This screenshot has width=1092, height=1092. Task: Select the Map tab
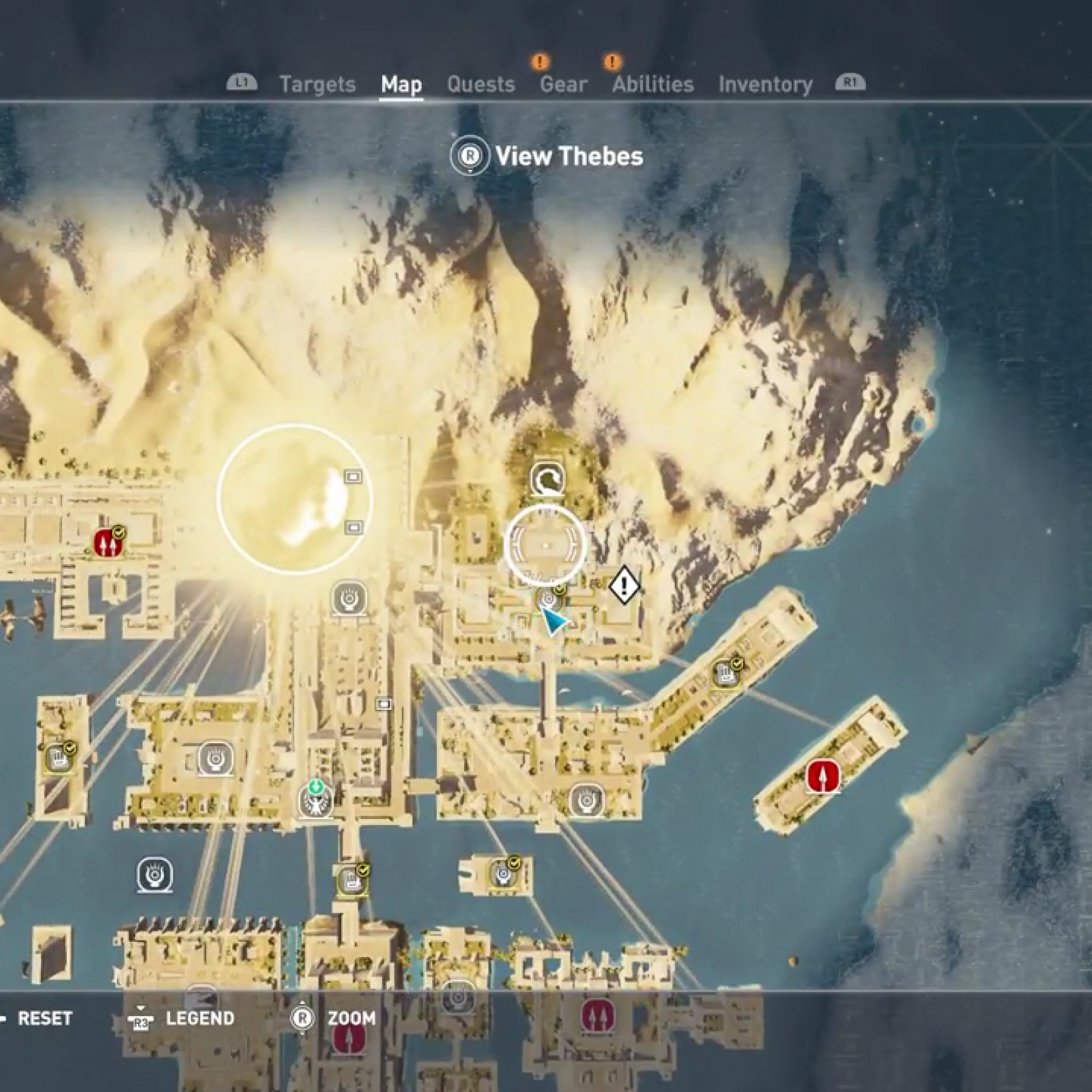pyautogui.click(x=401, y=84)
